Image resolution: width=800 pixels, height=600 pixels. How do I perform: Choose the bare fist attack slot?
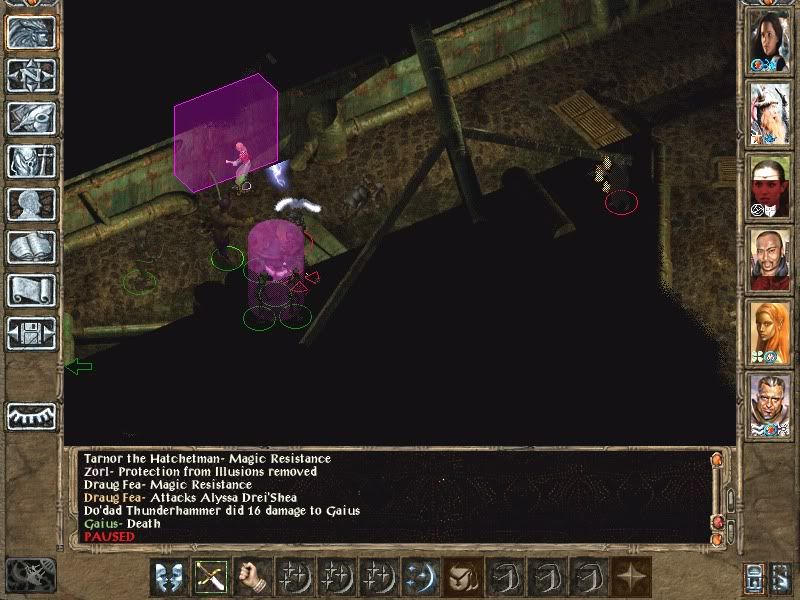[251, 577]
